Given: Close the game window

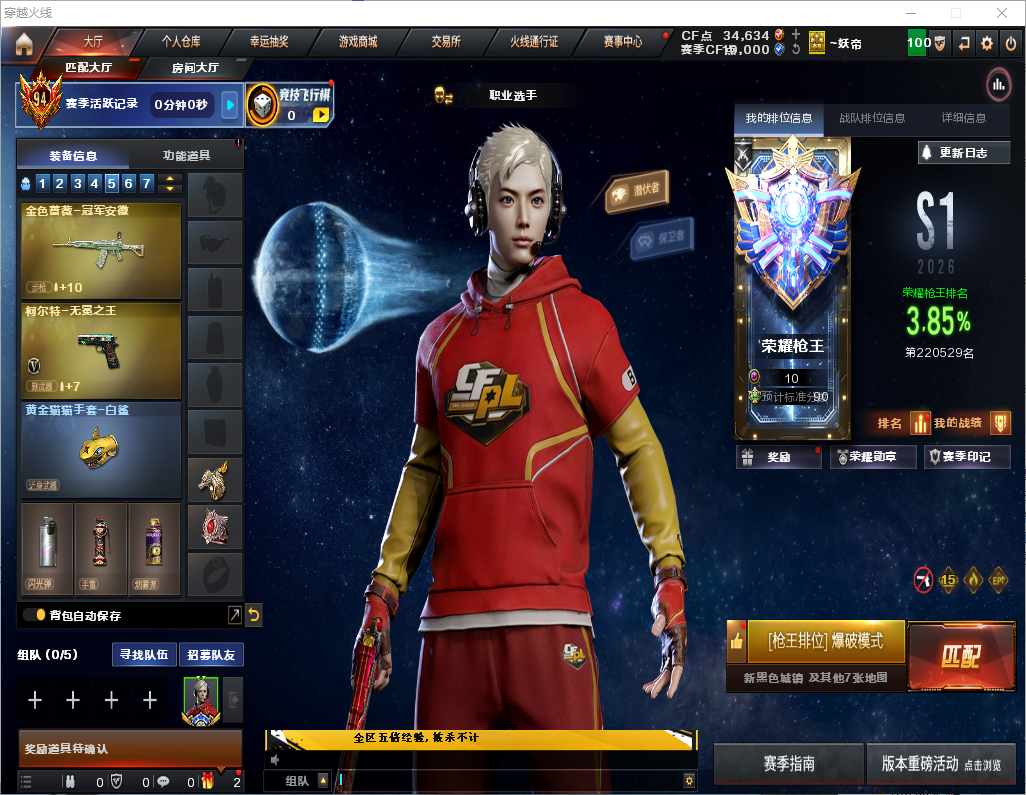Looking at the screenshot, I should click(1001, 13).
